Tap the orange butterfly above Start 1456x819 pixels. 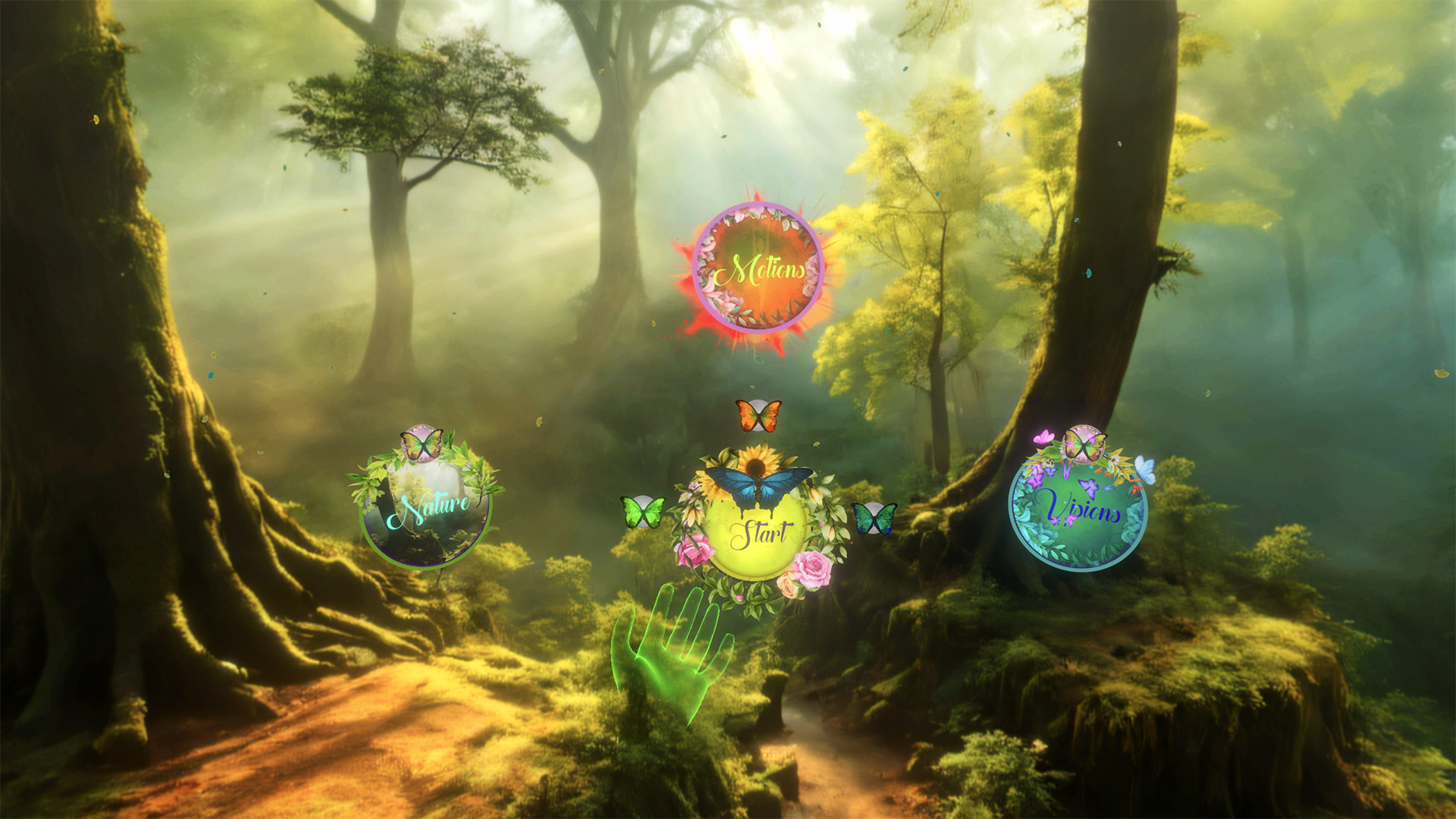758,416
